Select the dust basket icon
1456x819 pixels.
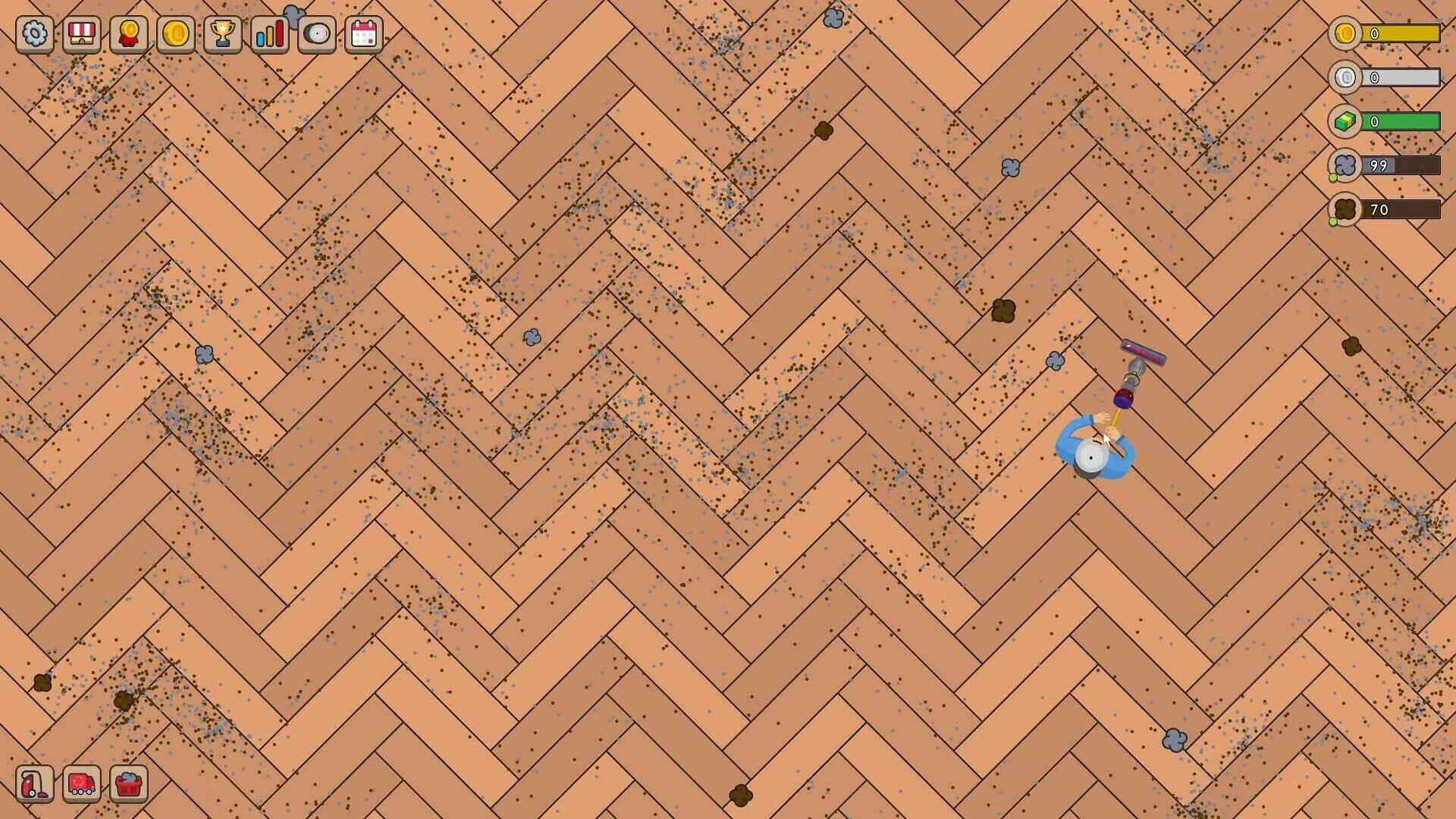coord(130,784)
